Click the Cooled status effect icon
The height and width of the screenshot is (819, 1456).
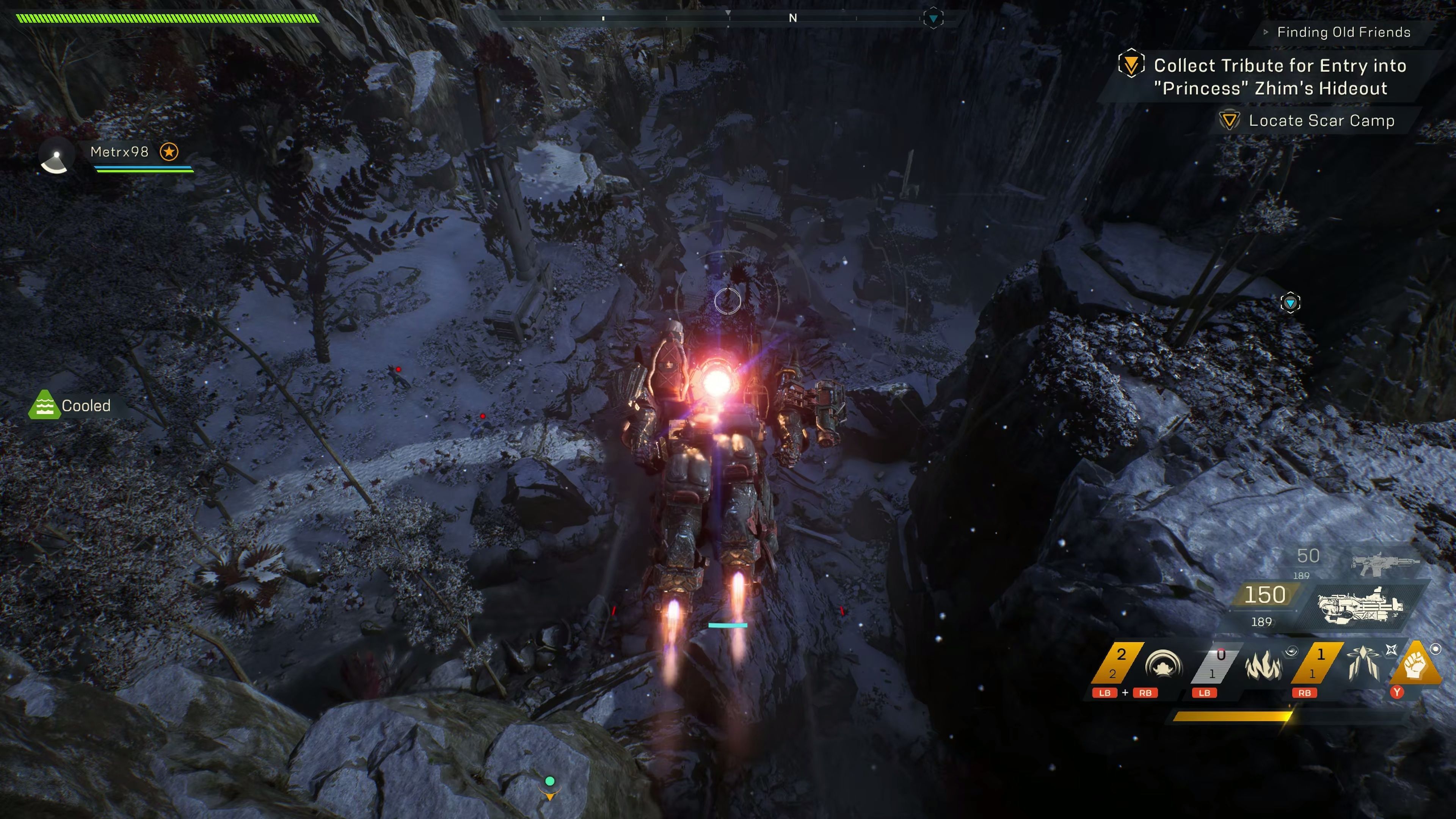click(44, 405)
